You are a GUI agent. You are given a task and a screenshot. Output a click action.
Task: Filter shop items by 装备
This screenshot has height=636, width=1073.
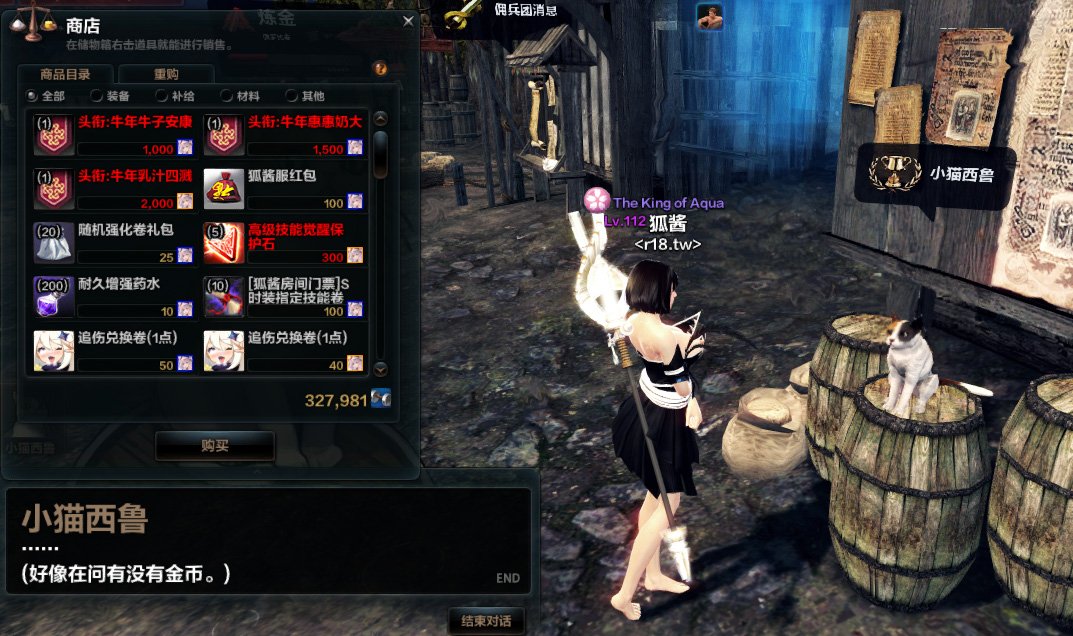pyautogui.click(x=97, y=96)
